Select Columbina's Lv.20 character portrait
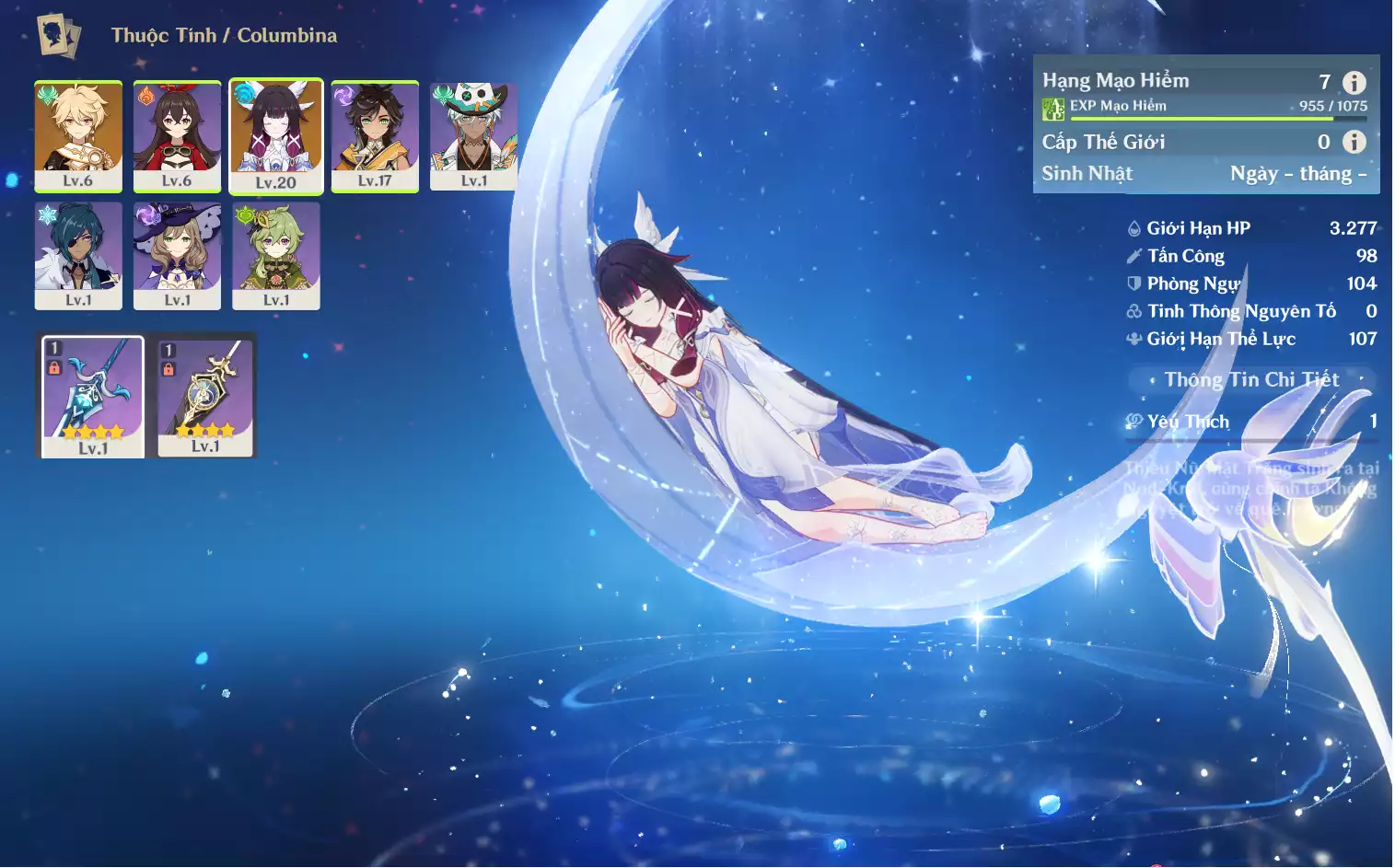Screen dimensions: 1395x868 (276, 136)
